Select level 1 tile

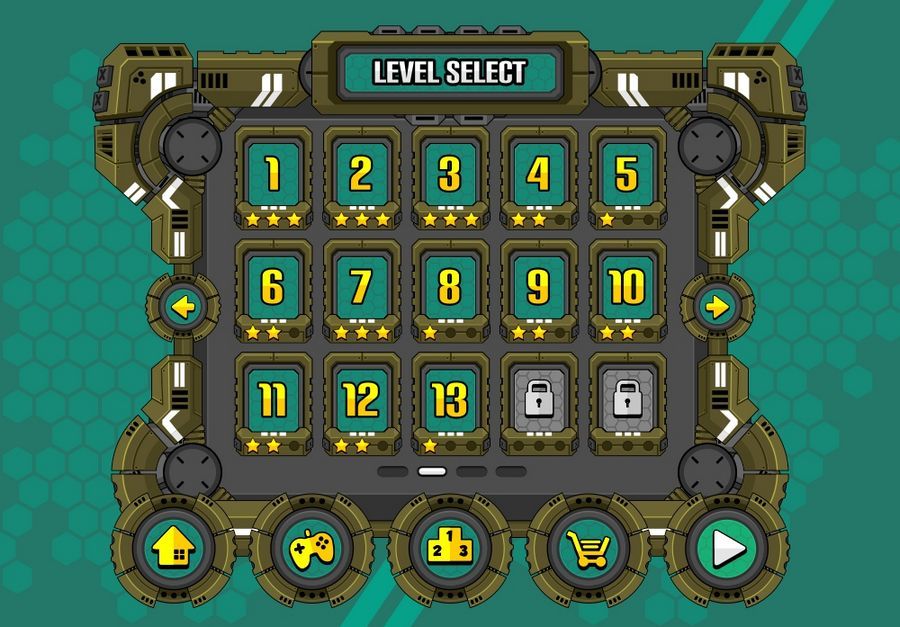coord(273,175)
